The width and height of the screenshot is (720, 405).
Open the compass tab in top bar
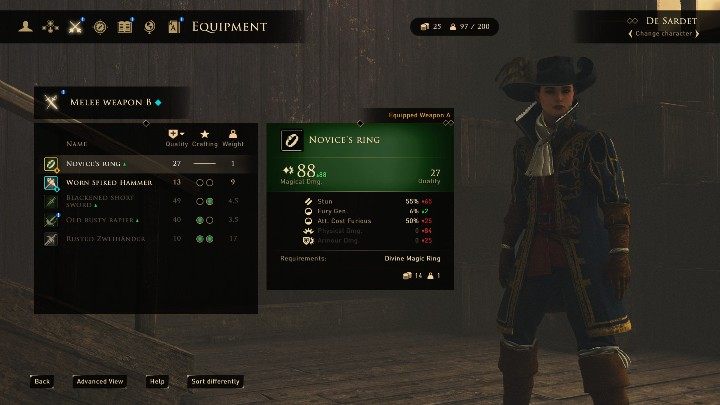click(100, 27)
